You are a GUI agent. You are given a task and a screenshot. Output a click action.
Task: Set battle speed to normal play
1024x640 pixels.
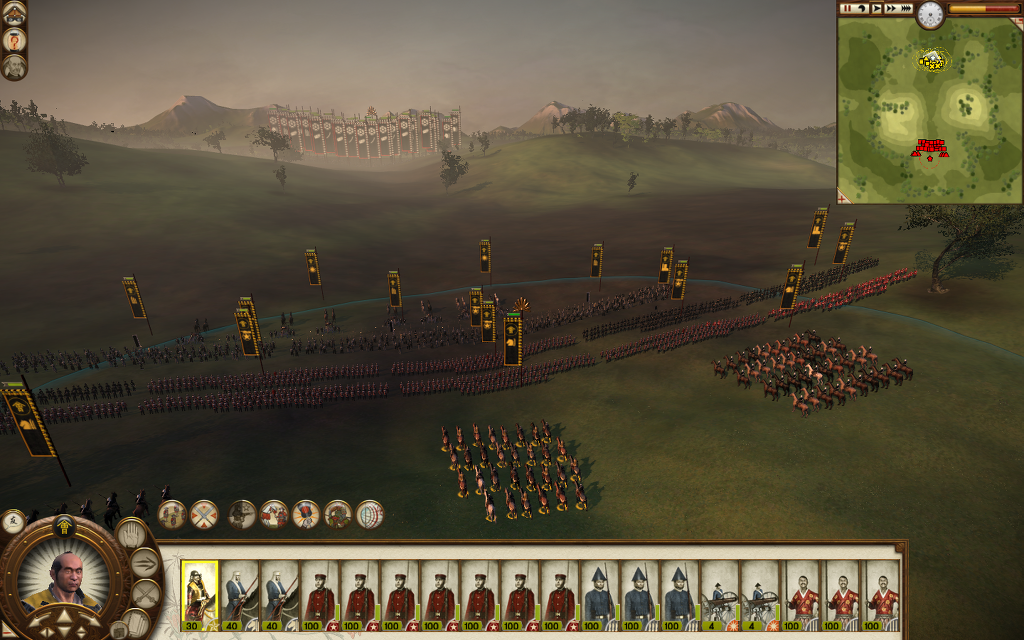point(876,8)
